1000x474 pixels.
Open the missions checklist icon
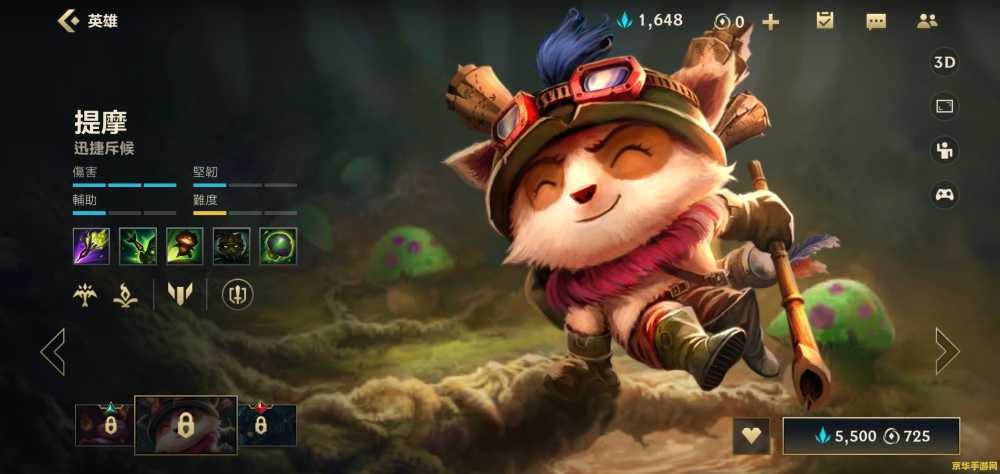(825, 21)
